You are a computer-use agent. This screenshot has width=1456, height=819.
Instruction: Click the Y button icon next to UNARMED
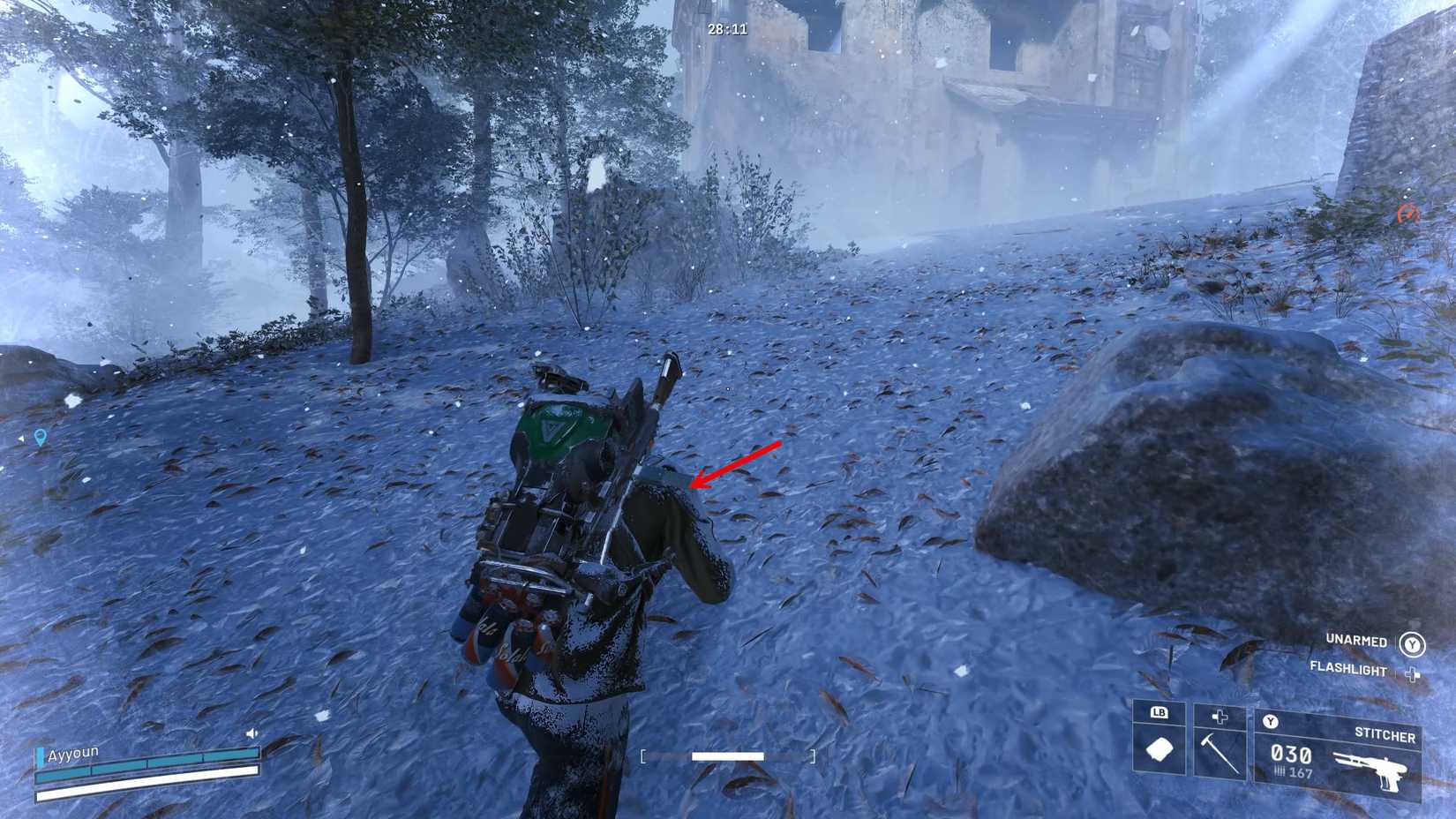1414,644
